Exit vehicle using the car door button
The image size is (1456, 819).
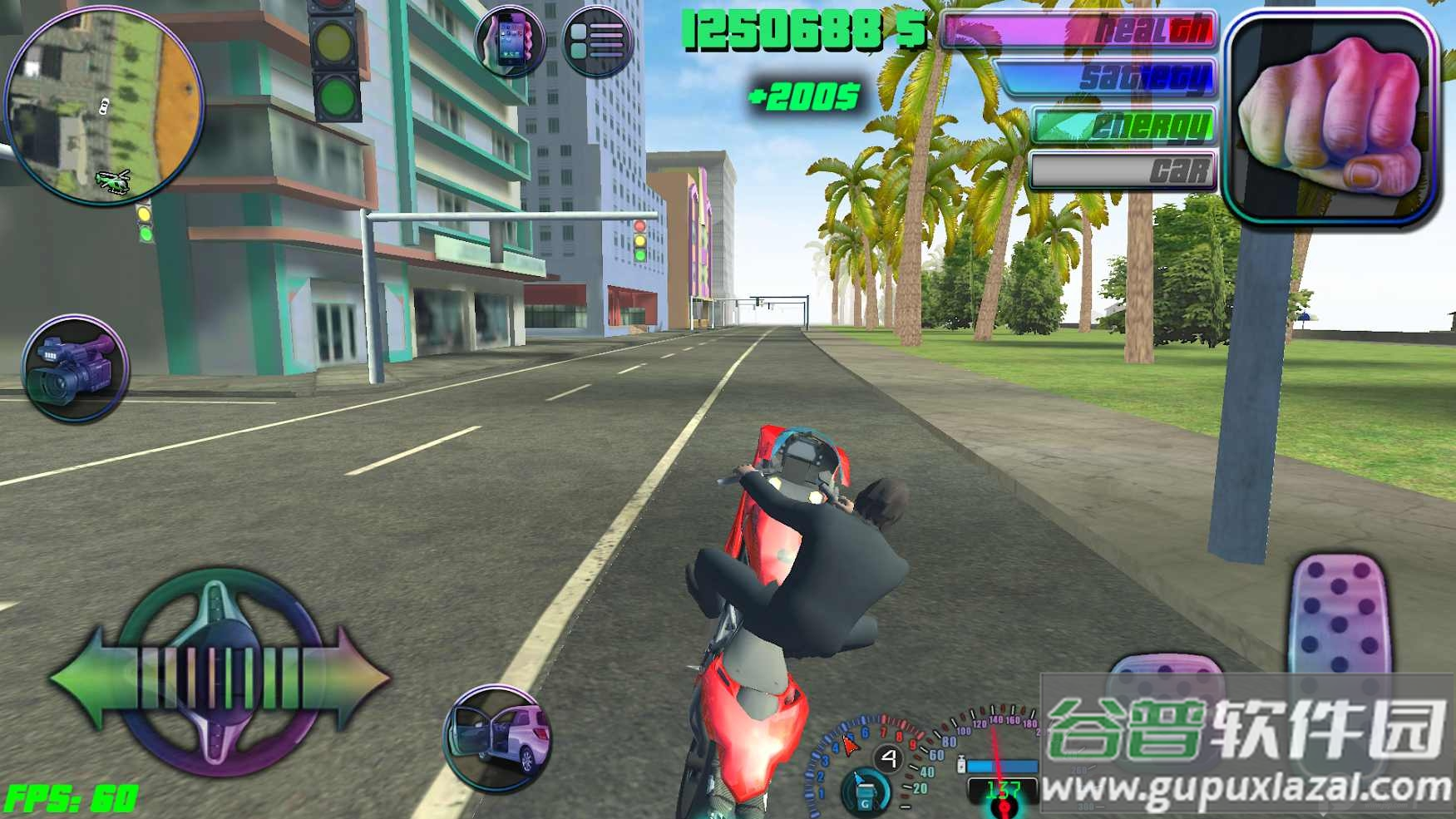pos(498,737)
